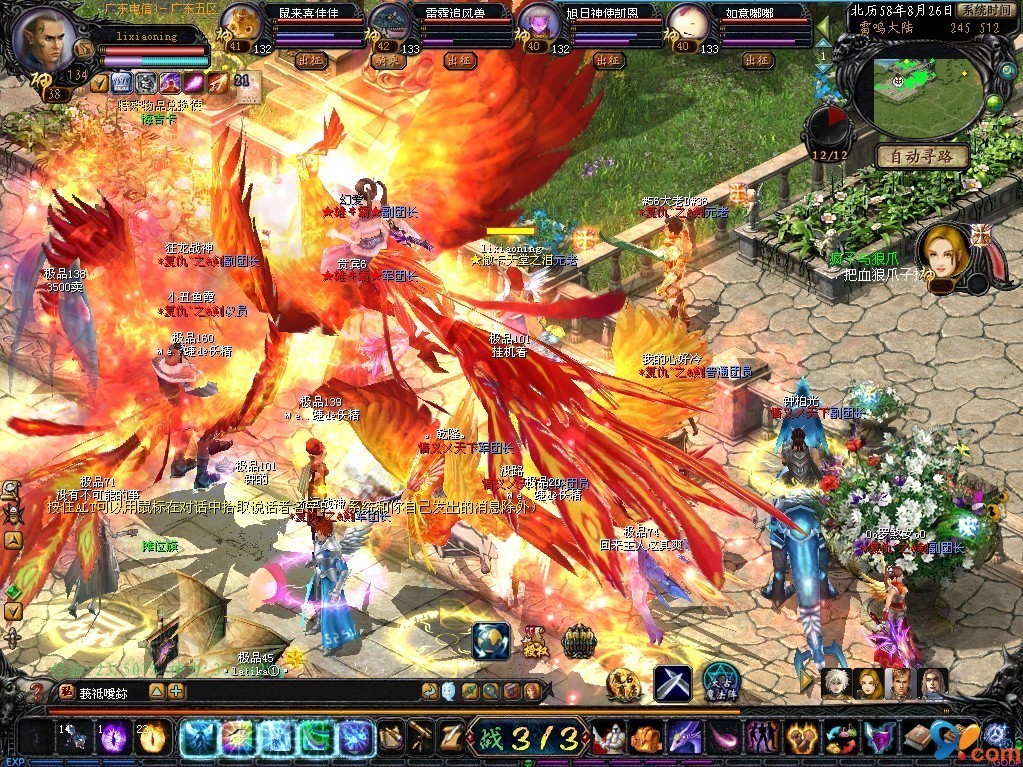Screen dimensions: 1023x767
Task: Click the 自动寻路 auto-pathfinding button
Action: (x=922, y=156)
